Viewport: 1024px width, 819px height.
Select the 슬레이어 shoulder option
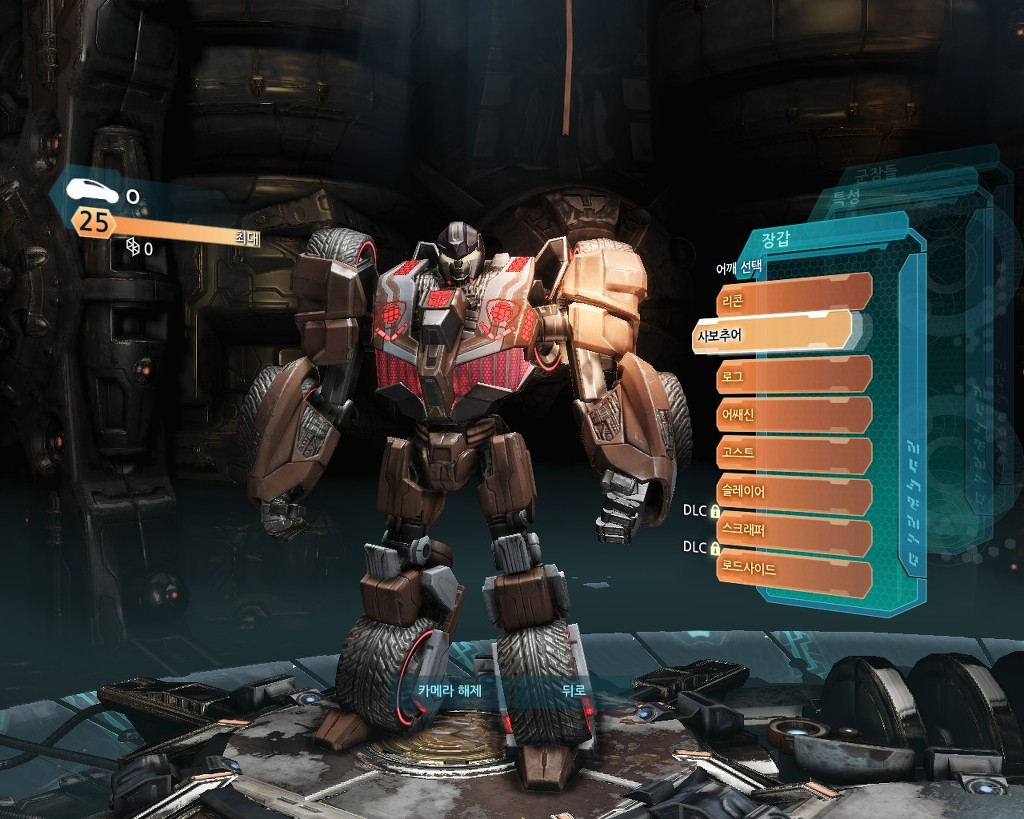[793, 492]
